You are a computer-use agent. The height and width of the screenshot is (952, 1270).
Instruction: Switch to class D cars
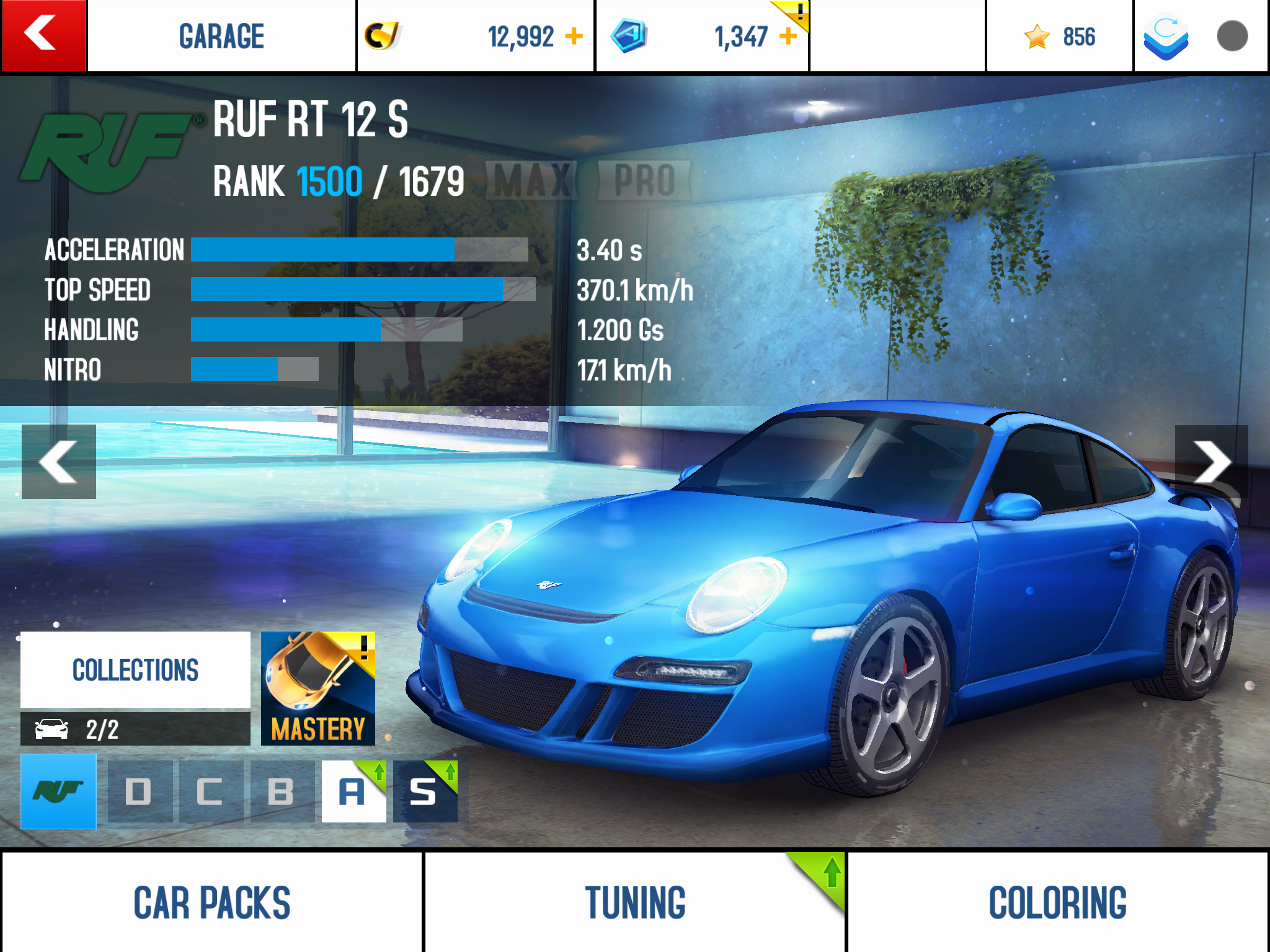[140, 791]
